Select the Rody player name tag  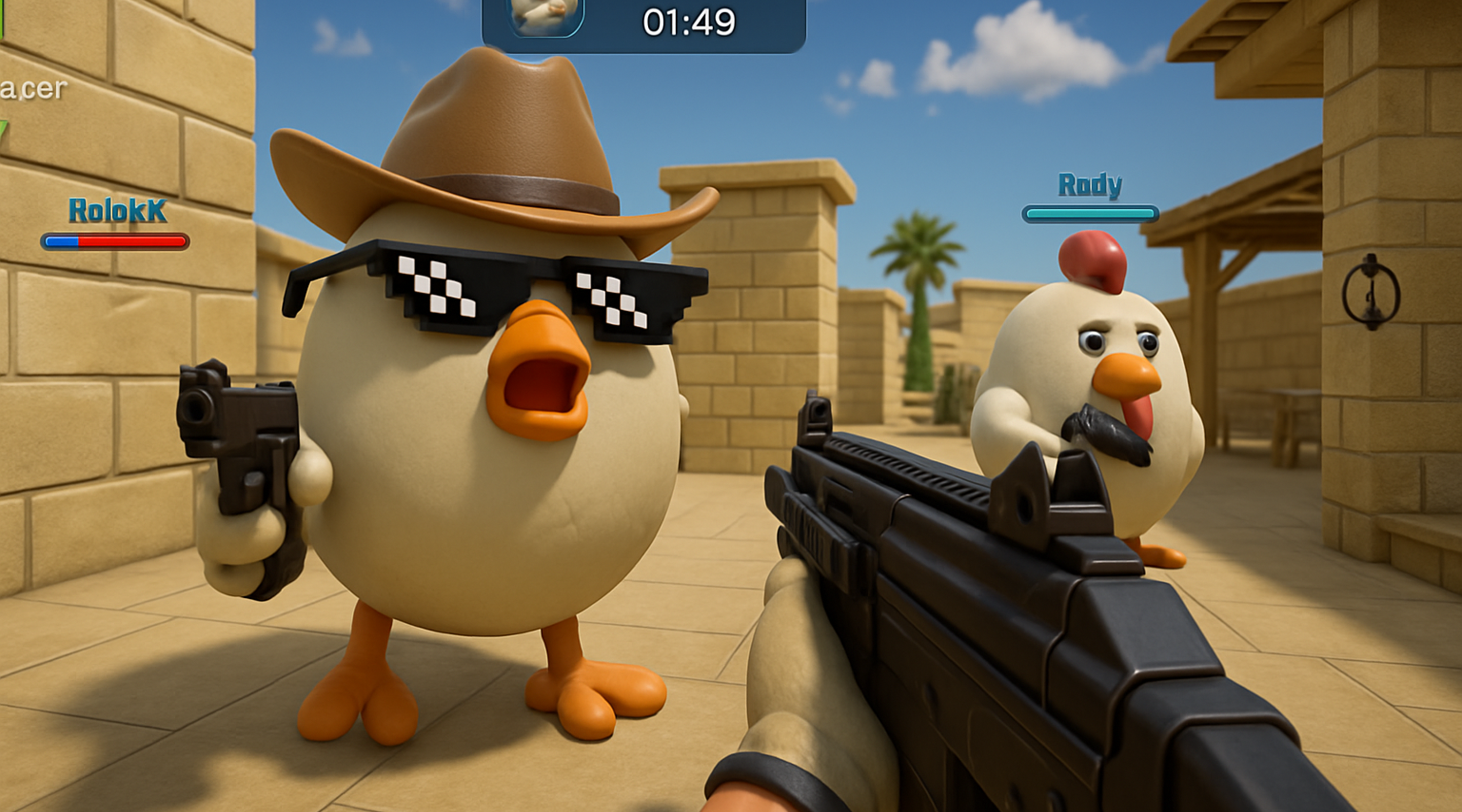click(1090, 185)
